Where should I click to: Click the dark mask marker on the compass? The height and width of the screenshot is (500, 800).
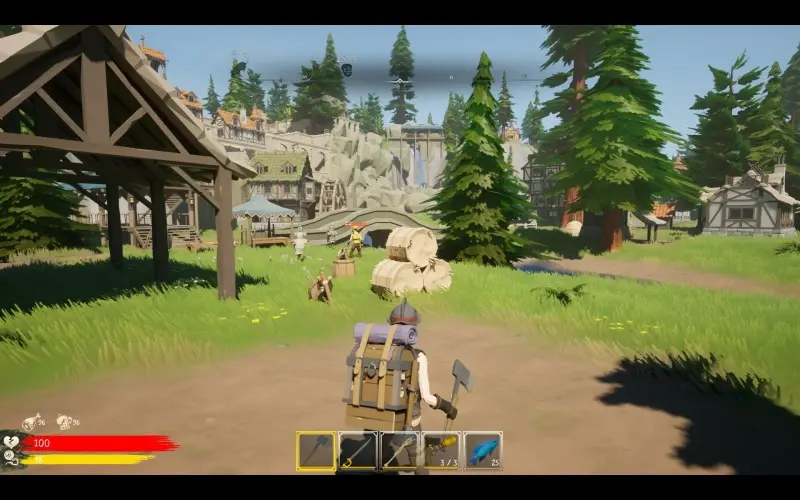(x=346, y=69)
